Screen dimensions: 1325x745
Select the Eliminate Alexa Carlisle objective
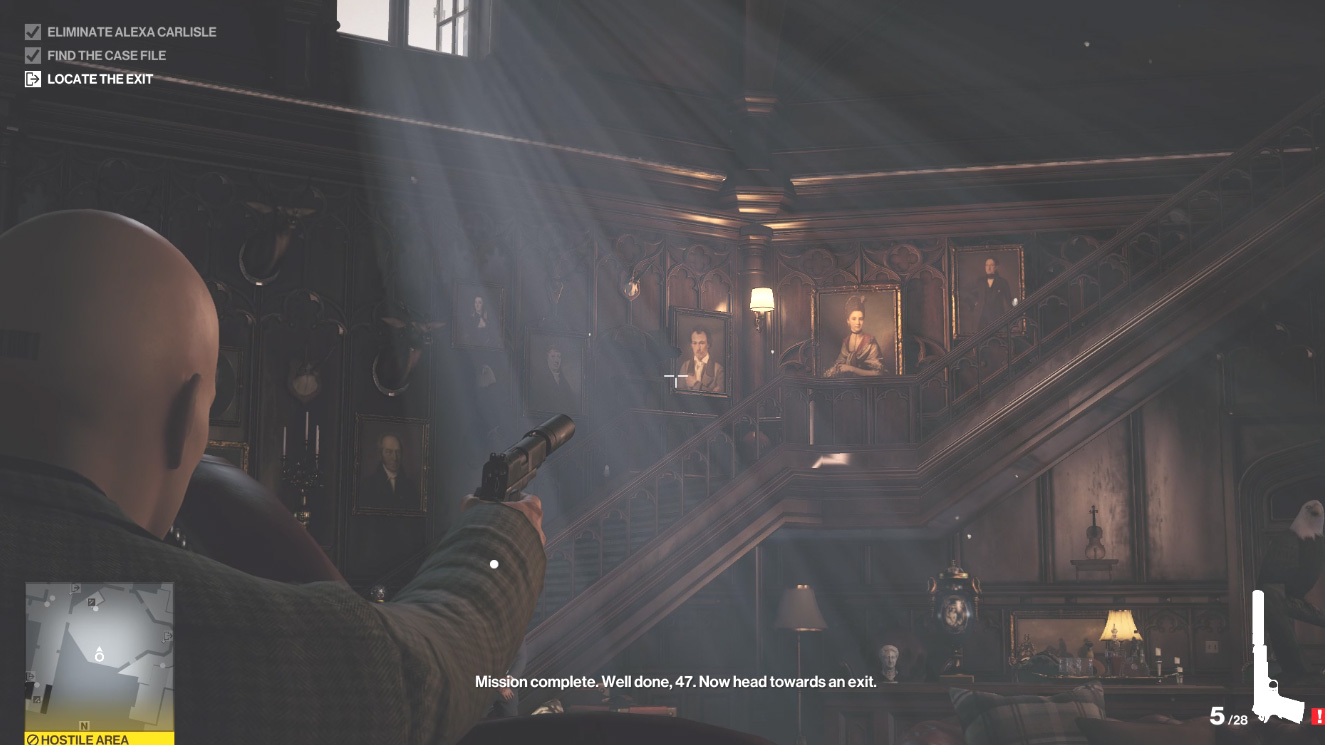tap(131, 32)
